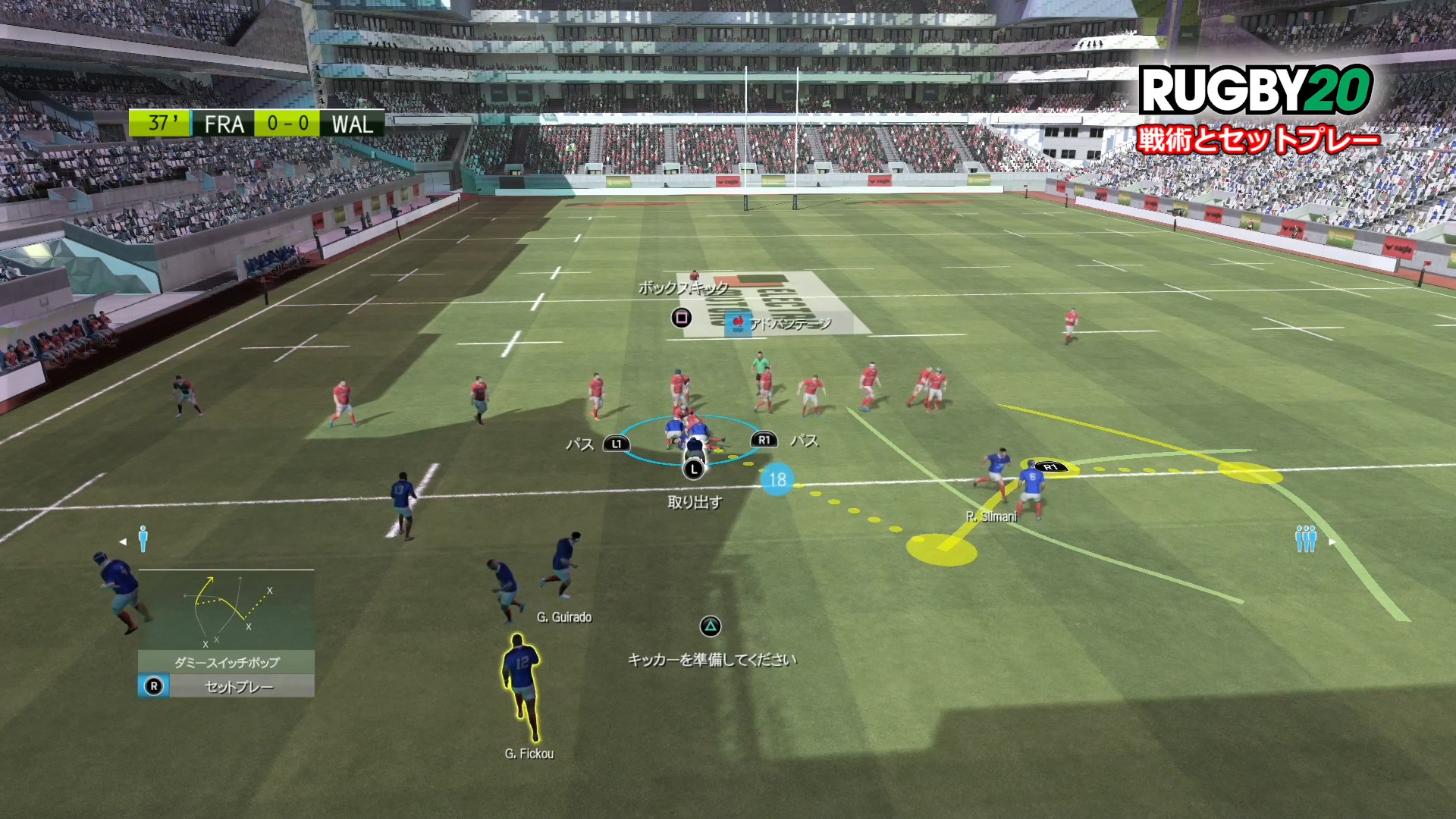Choose the single-player formation icon
The width and height of the screenshot is (1456, 819).
tap(143, 539)
